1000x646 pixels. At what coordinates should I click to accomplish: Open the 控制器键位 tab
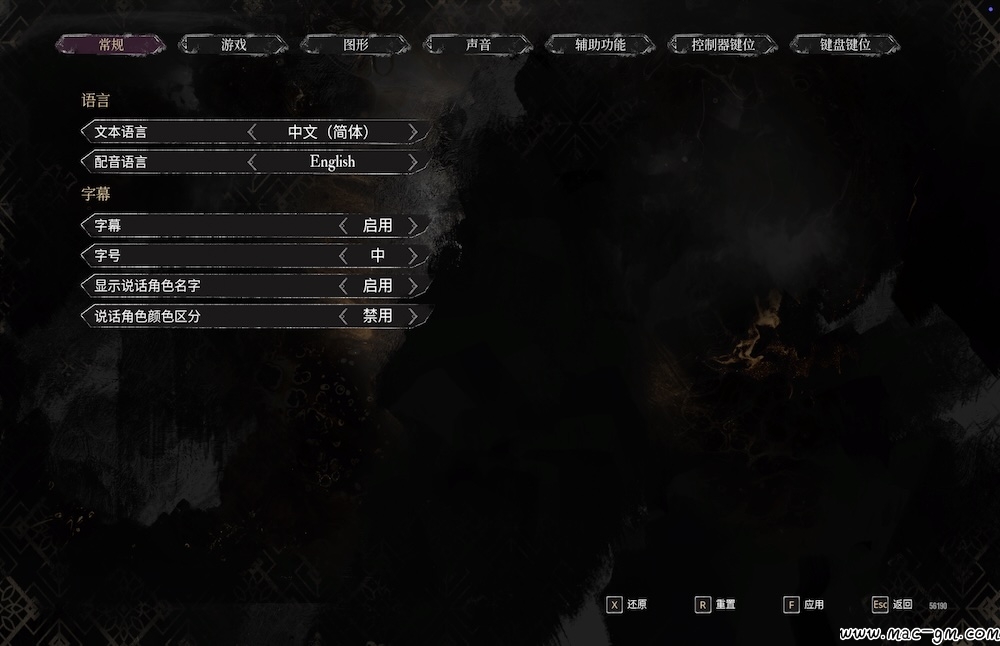pos(723,45)
